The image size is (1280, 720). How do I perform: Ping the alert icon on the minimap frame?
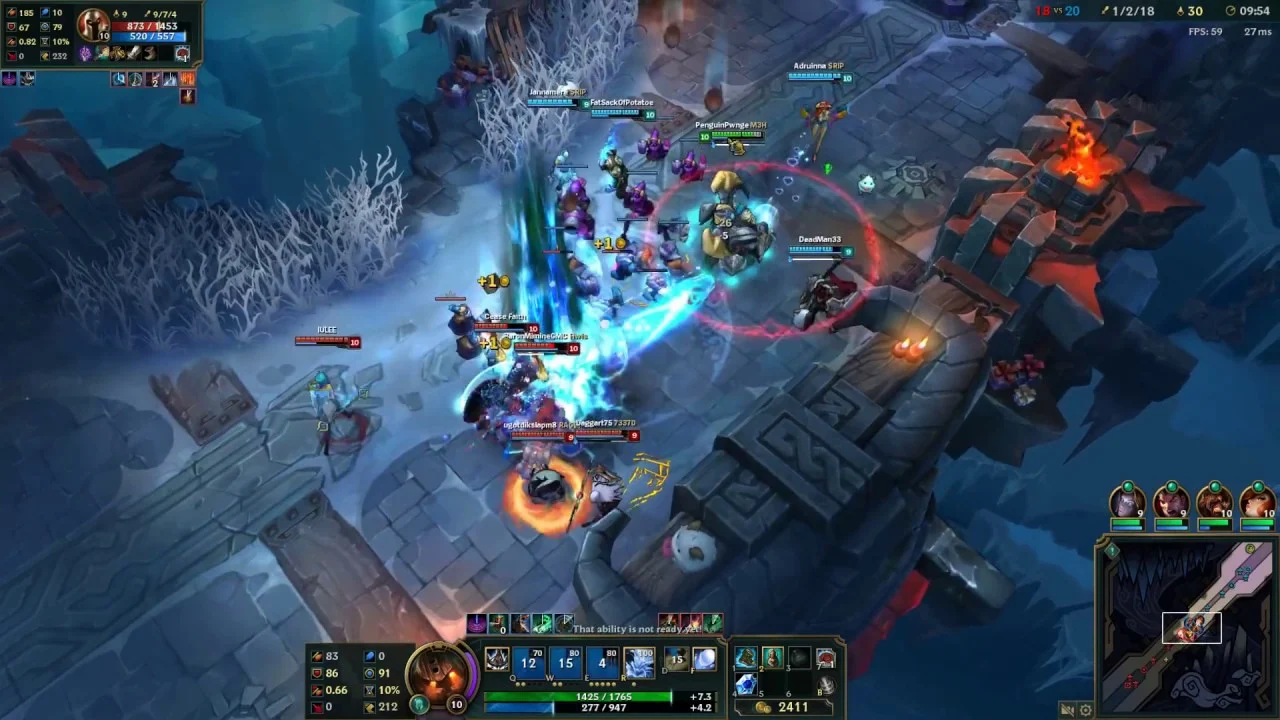[1111, 550]
